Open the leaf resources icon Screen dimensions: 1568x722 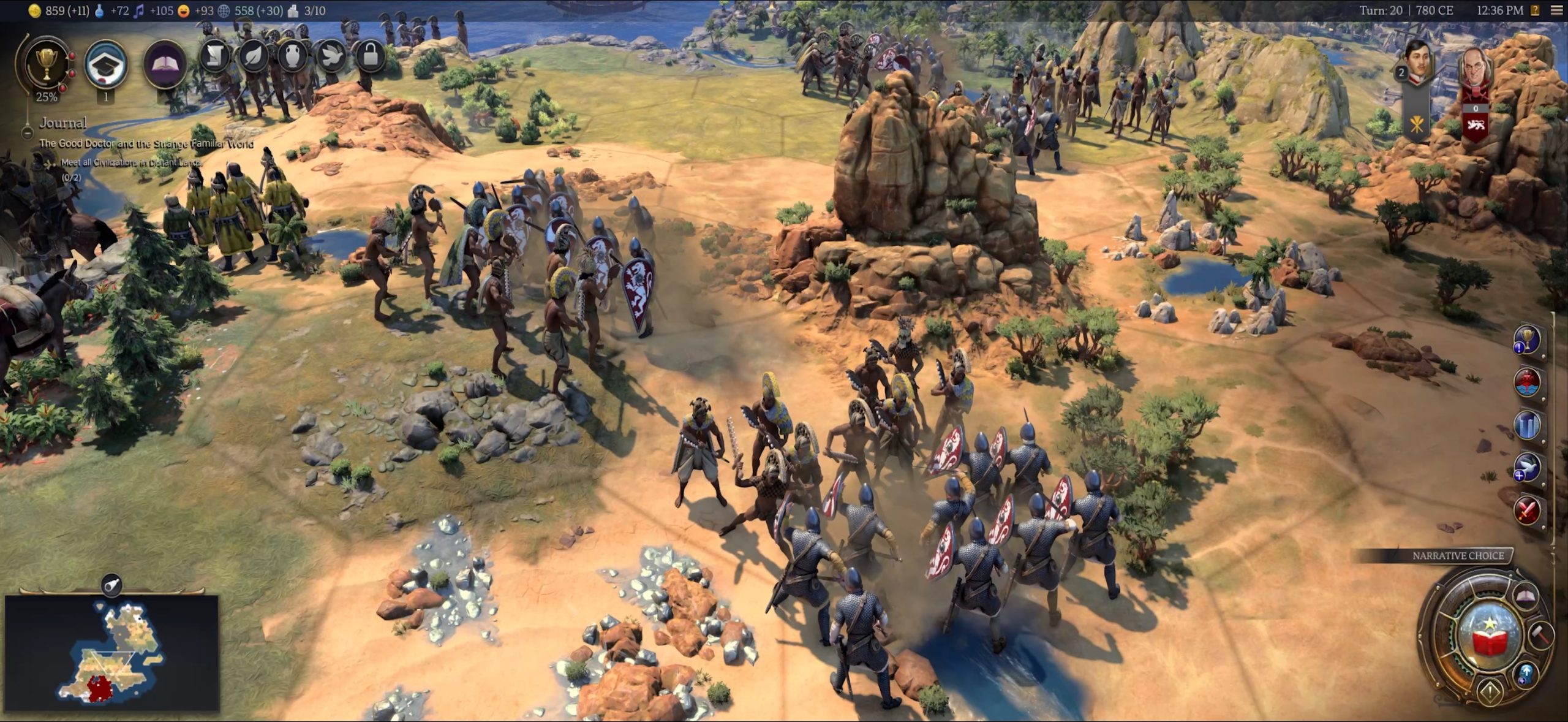click(254, 57)
